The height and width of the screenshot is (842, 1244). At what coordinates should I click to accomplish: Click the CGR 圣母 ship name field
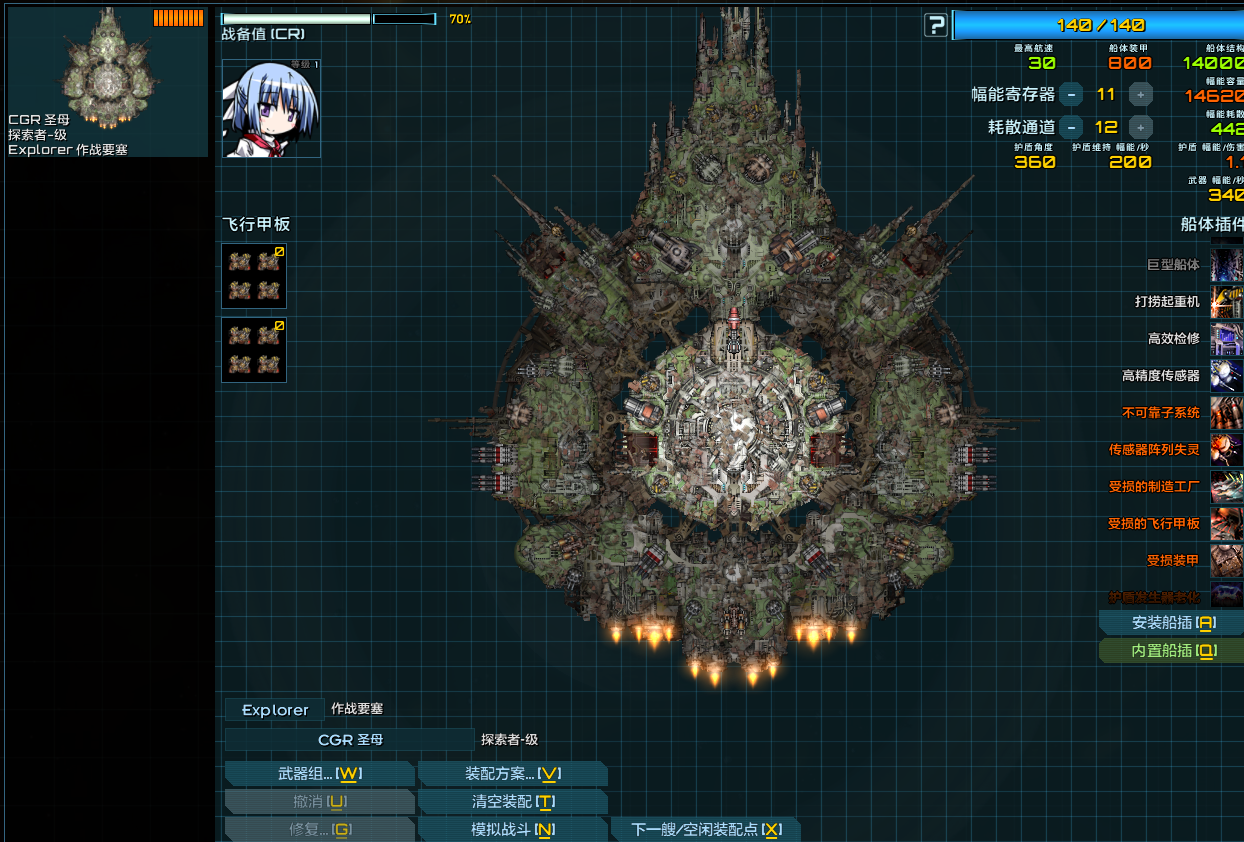349,740
